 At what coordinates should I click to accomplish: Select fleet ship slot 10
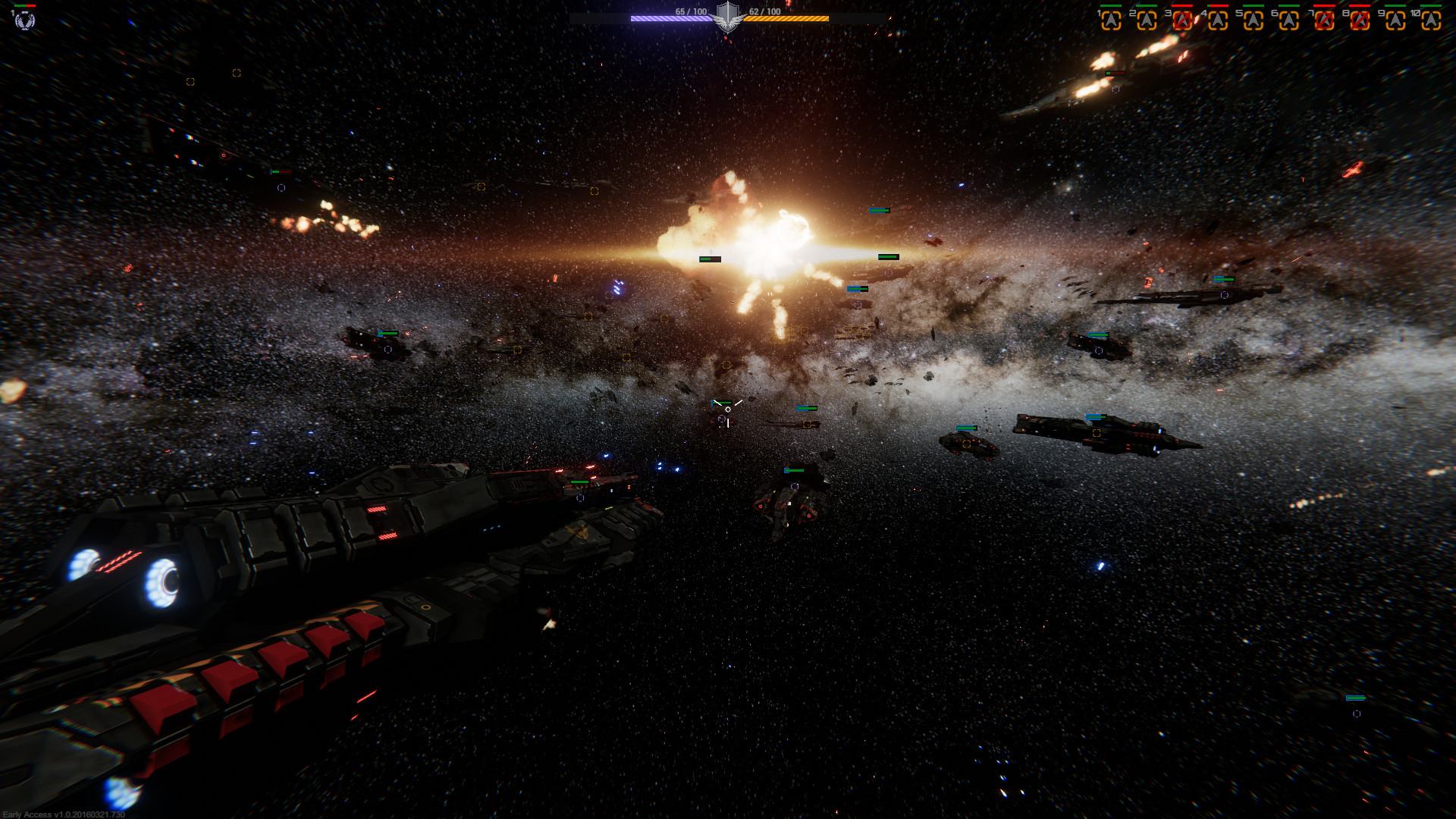click(x=1431, y=21)
